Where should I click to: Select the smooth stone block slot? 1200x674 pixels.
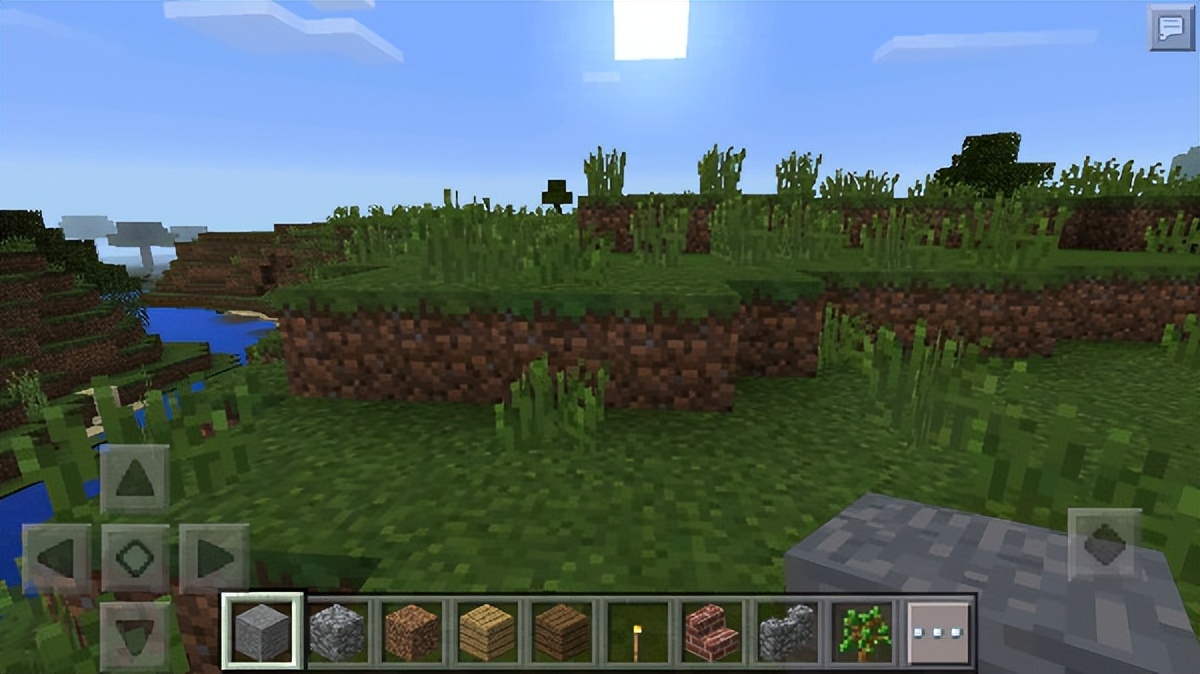pos(262,631)
